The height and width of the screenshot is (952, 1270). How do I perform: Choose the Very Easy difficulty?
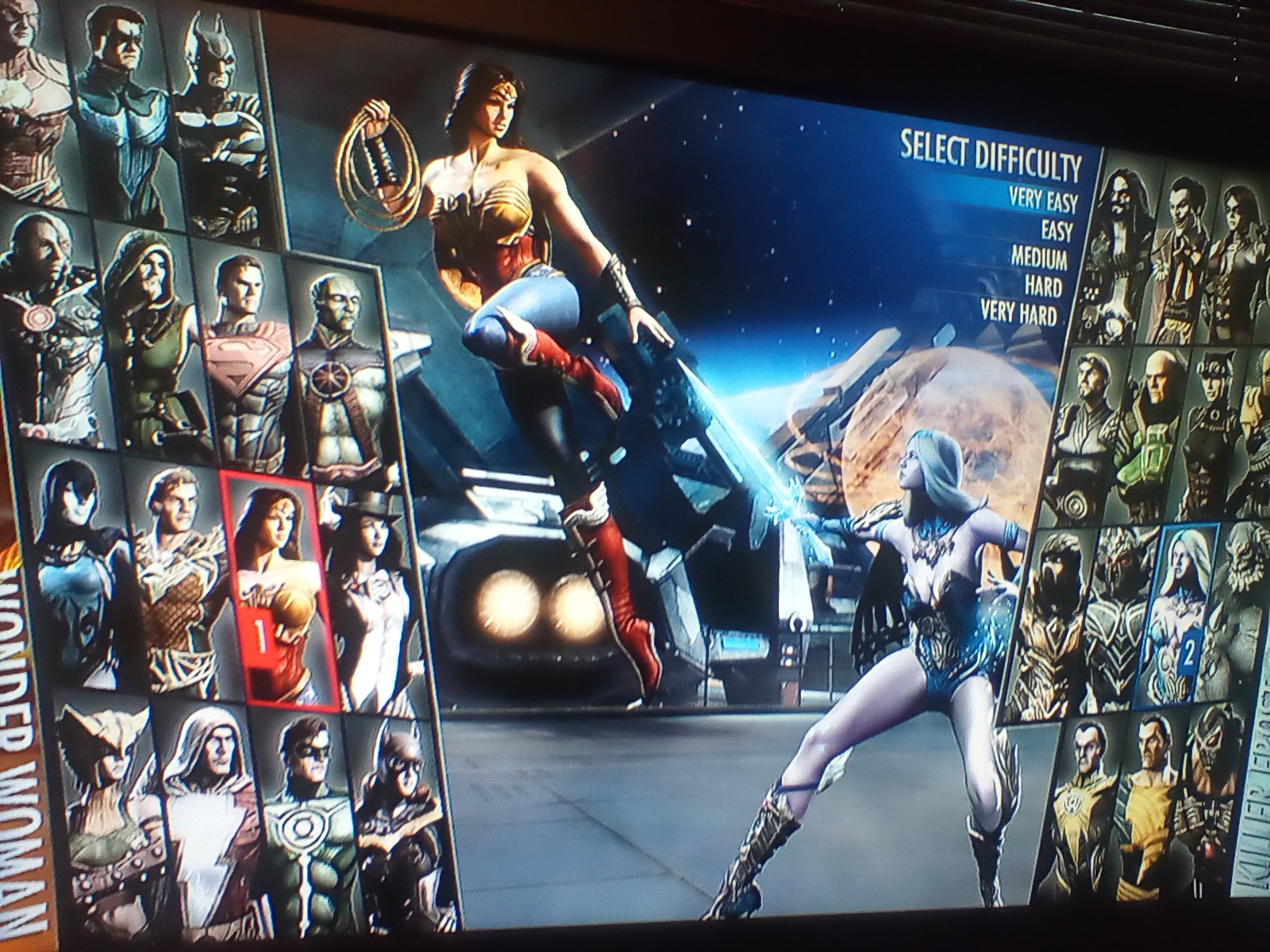[1042, 198]
